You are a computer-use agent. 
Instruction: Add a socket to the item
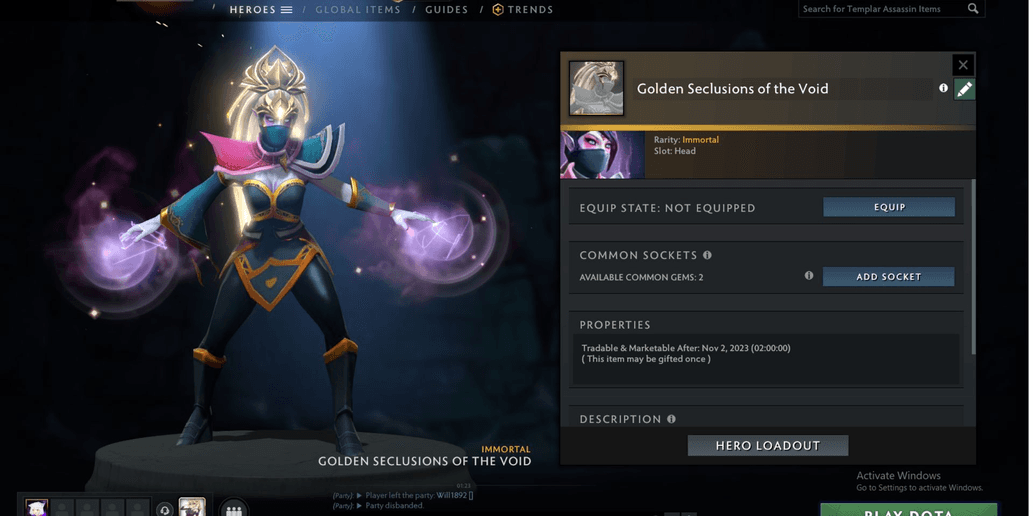[x=888, y=277]
